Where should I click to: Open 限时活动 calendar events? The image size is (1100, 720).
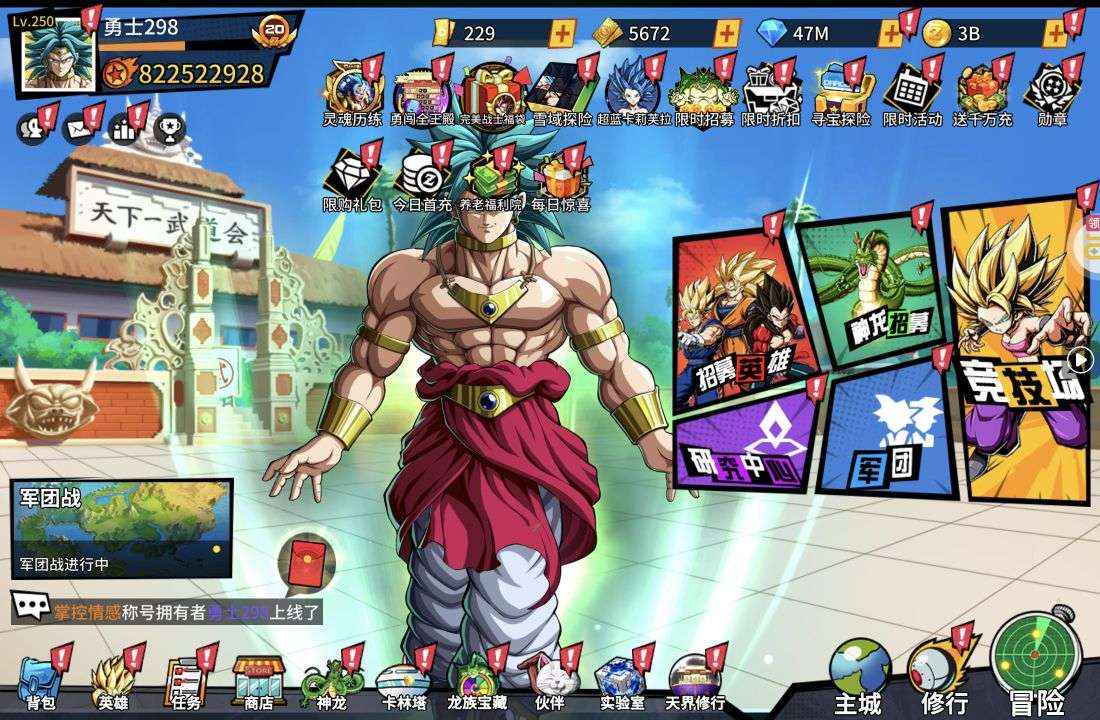click(x=911, y=96)
